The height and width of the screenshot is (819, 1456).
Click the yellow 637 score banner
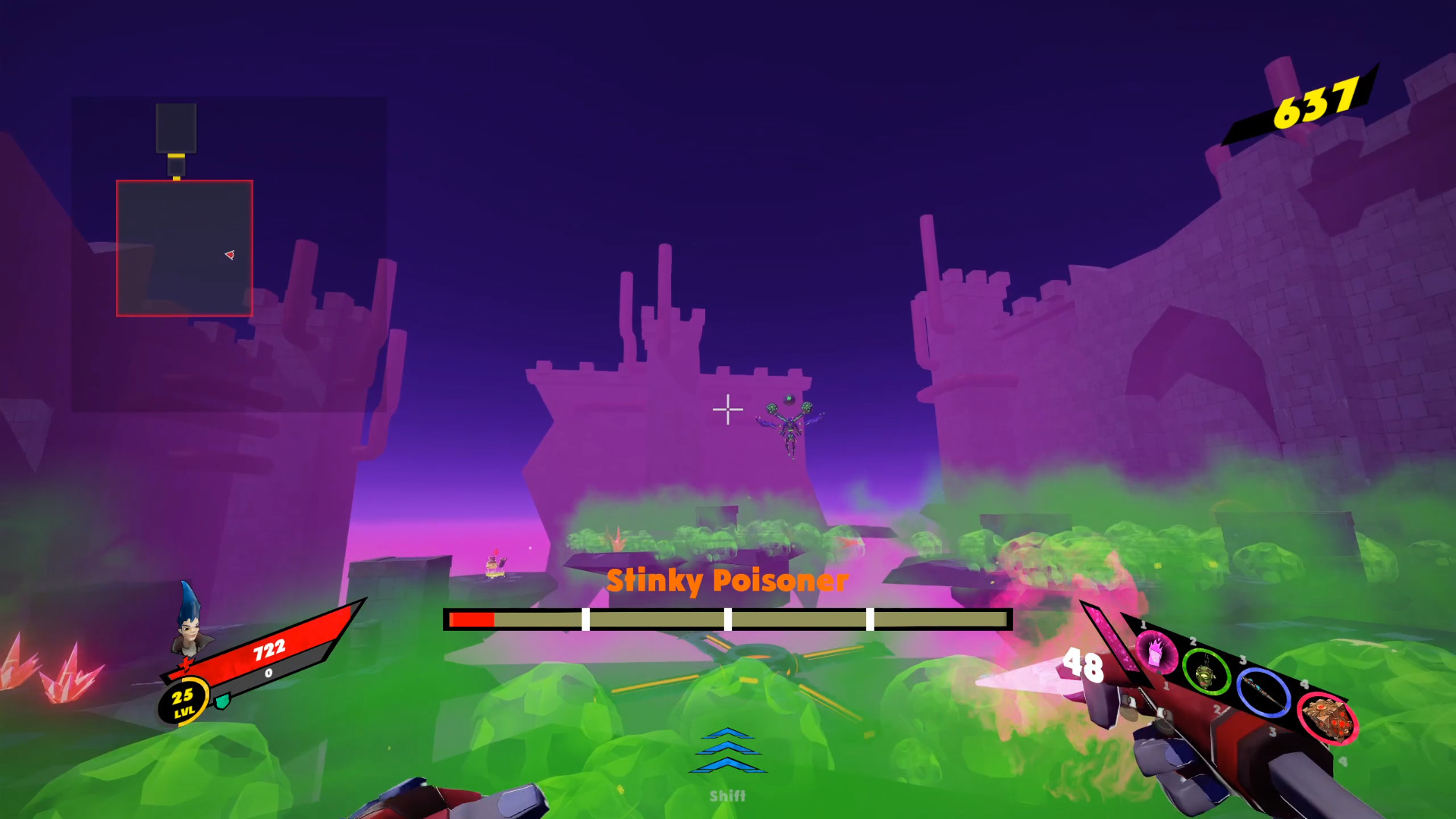click(1316, 104)
